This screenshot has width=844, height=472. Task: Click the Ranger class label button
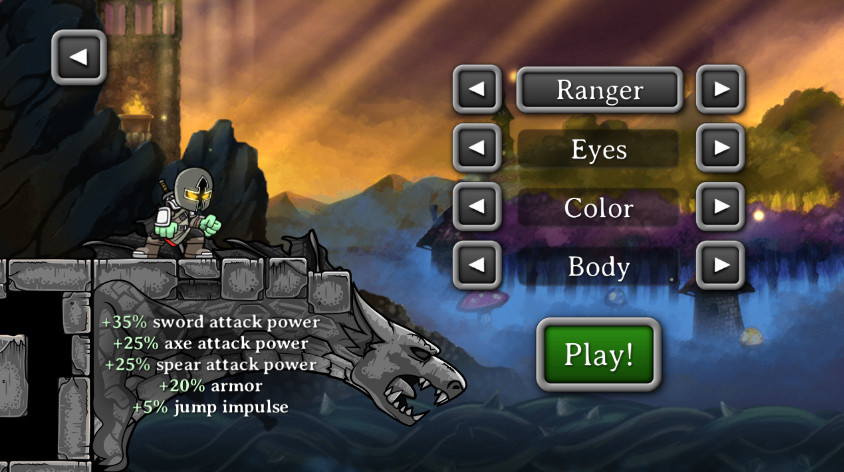(599, 90)
